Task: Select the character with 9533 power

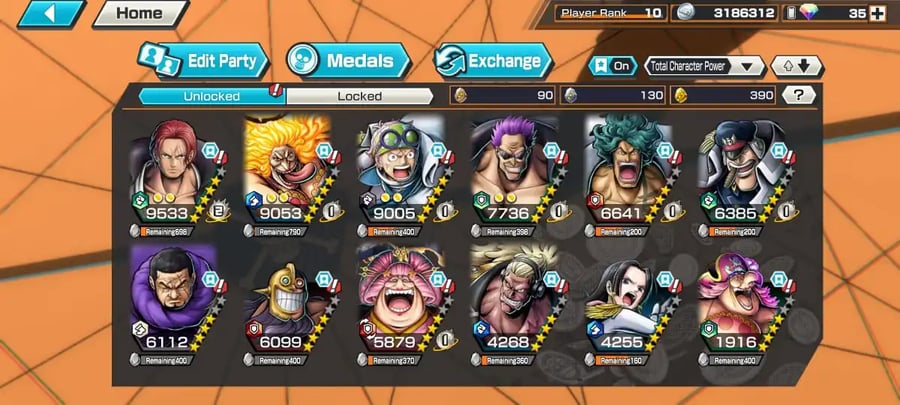Action: [x=172, y=175]
